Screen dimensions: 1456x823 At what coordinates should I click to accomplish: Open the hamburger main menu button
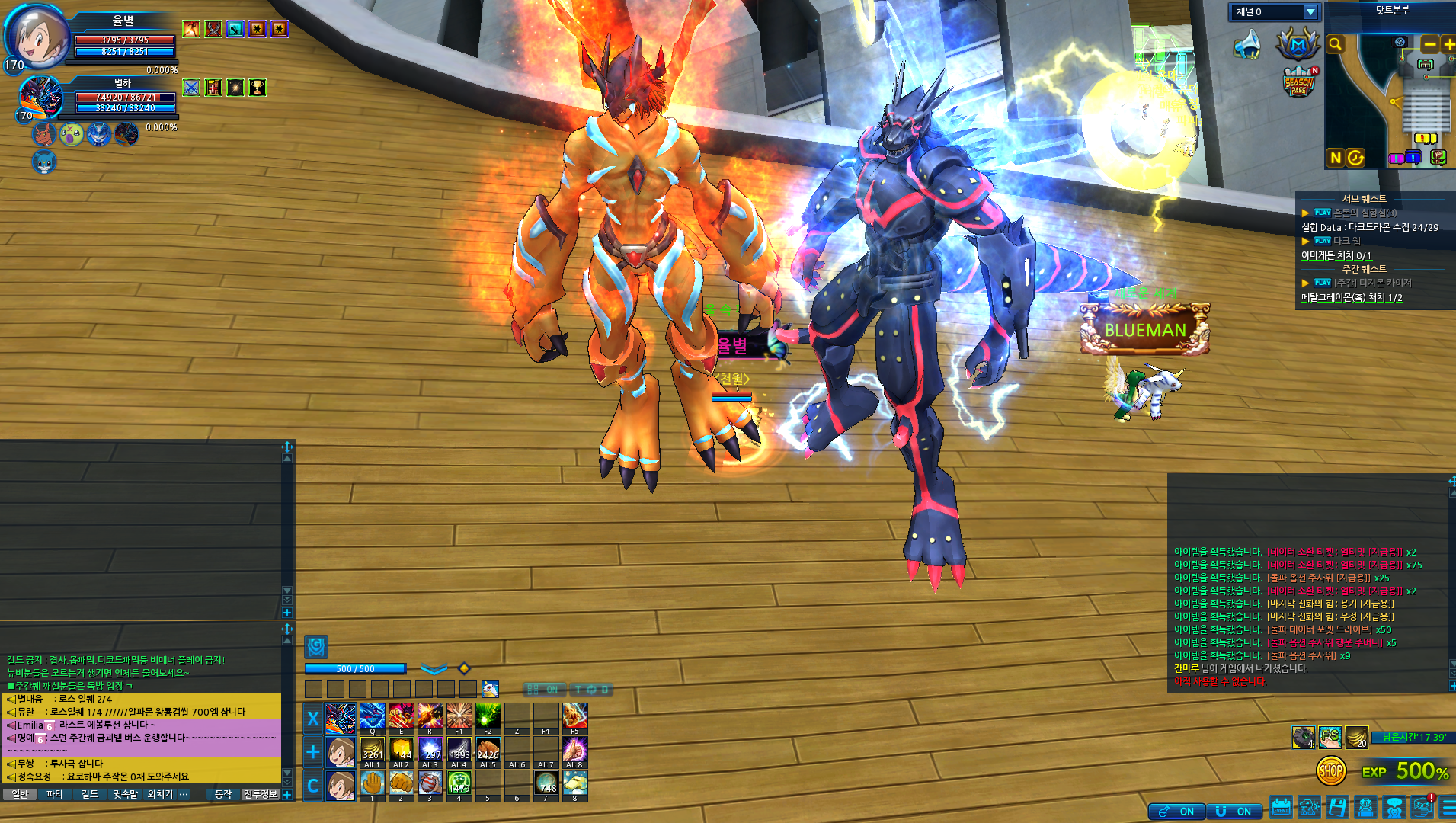click(x=1449, y=807)
